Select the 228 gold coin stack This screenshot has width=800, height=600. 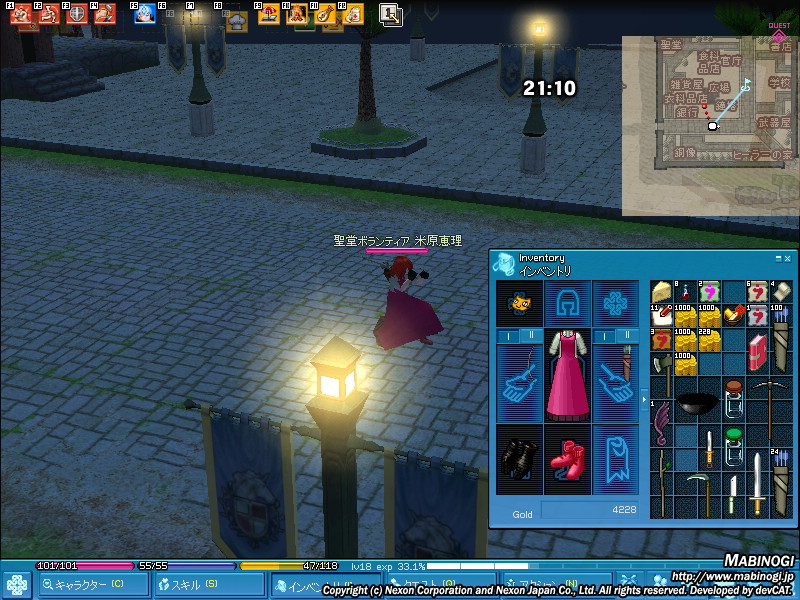[x=710, y=342]
